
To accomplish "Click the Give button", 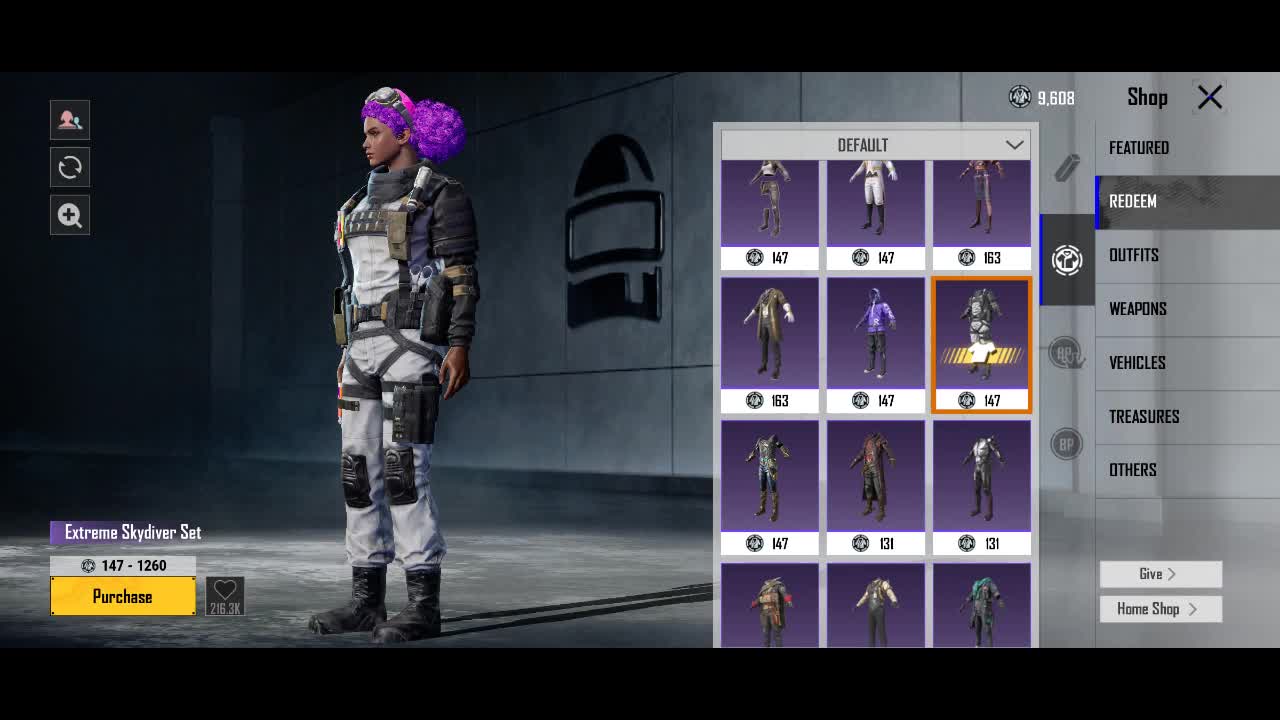I will coord(1160,574).
